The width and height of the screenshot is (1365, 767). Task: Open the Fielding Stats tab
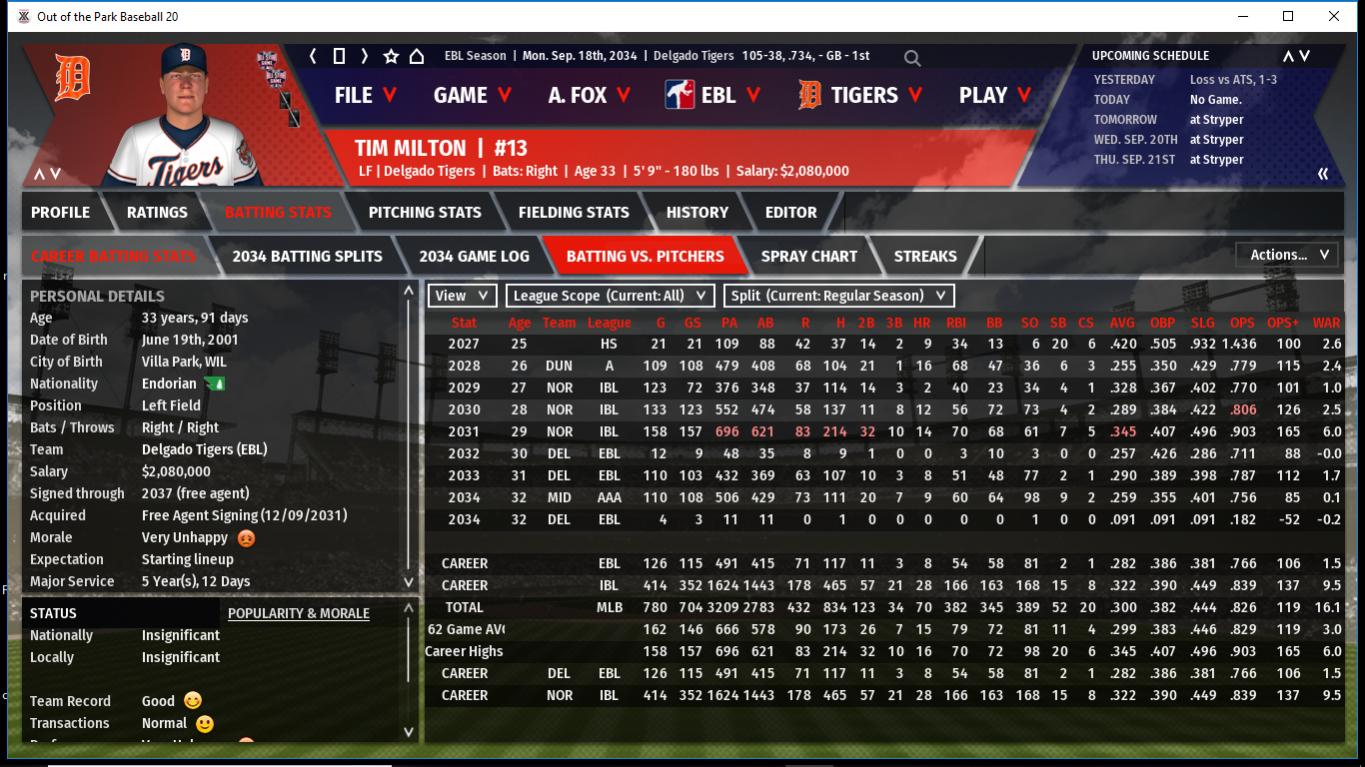click(x=573, y=212)
